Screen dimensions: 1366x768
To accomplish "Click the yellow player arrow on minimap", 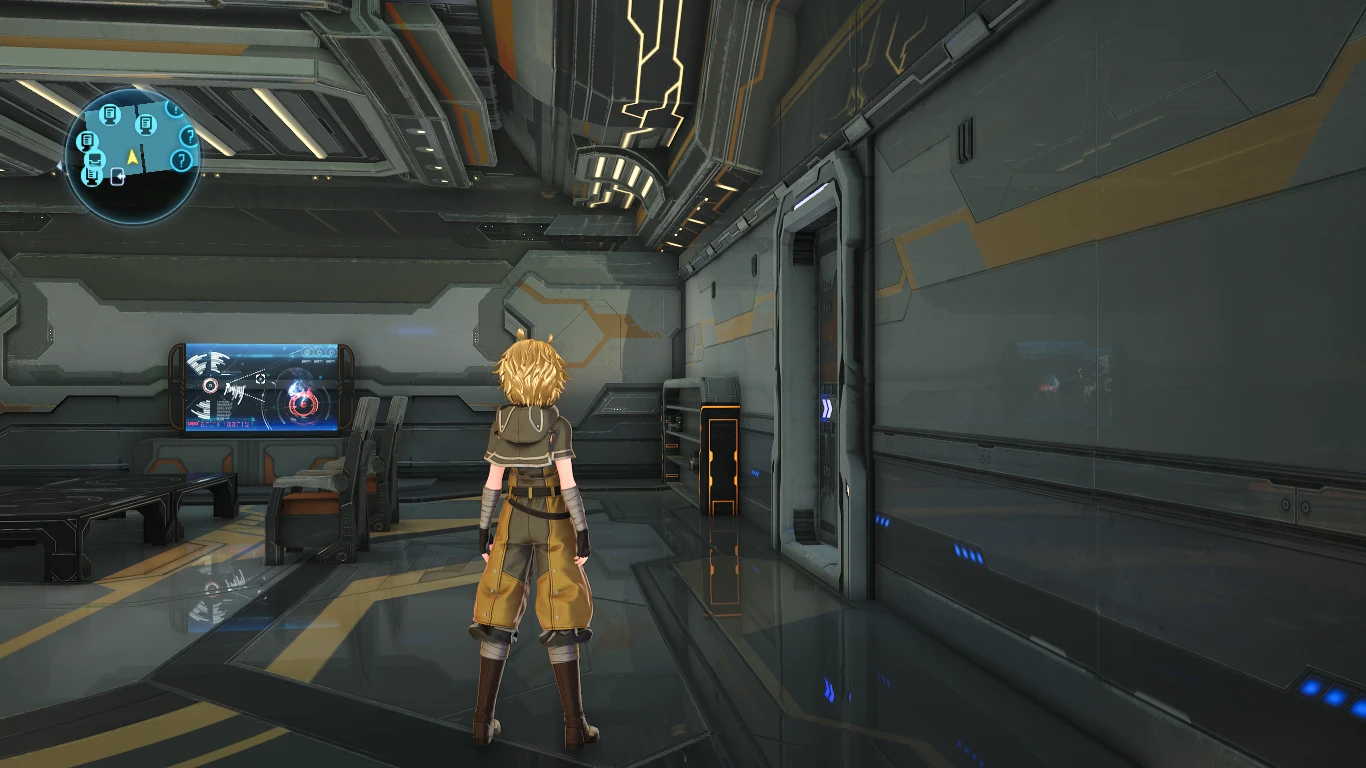I will click(132, 157).
